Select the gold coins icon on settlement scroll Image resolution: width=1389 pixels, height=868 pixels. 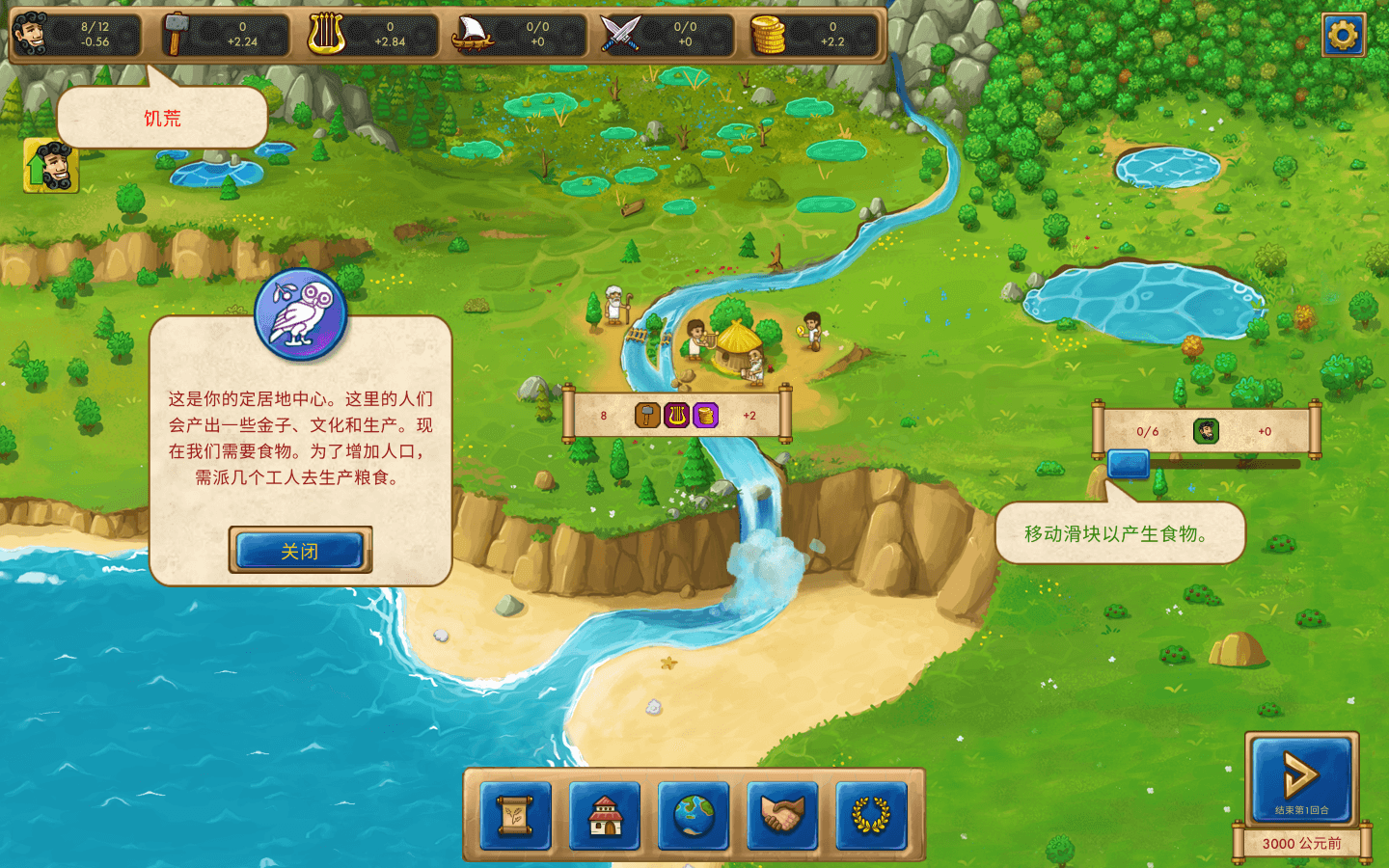click(x=706, y=416)
